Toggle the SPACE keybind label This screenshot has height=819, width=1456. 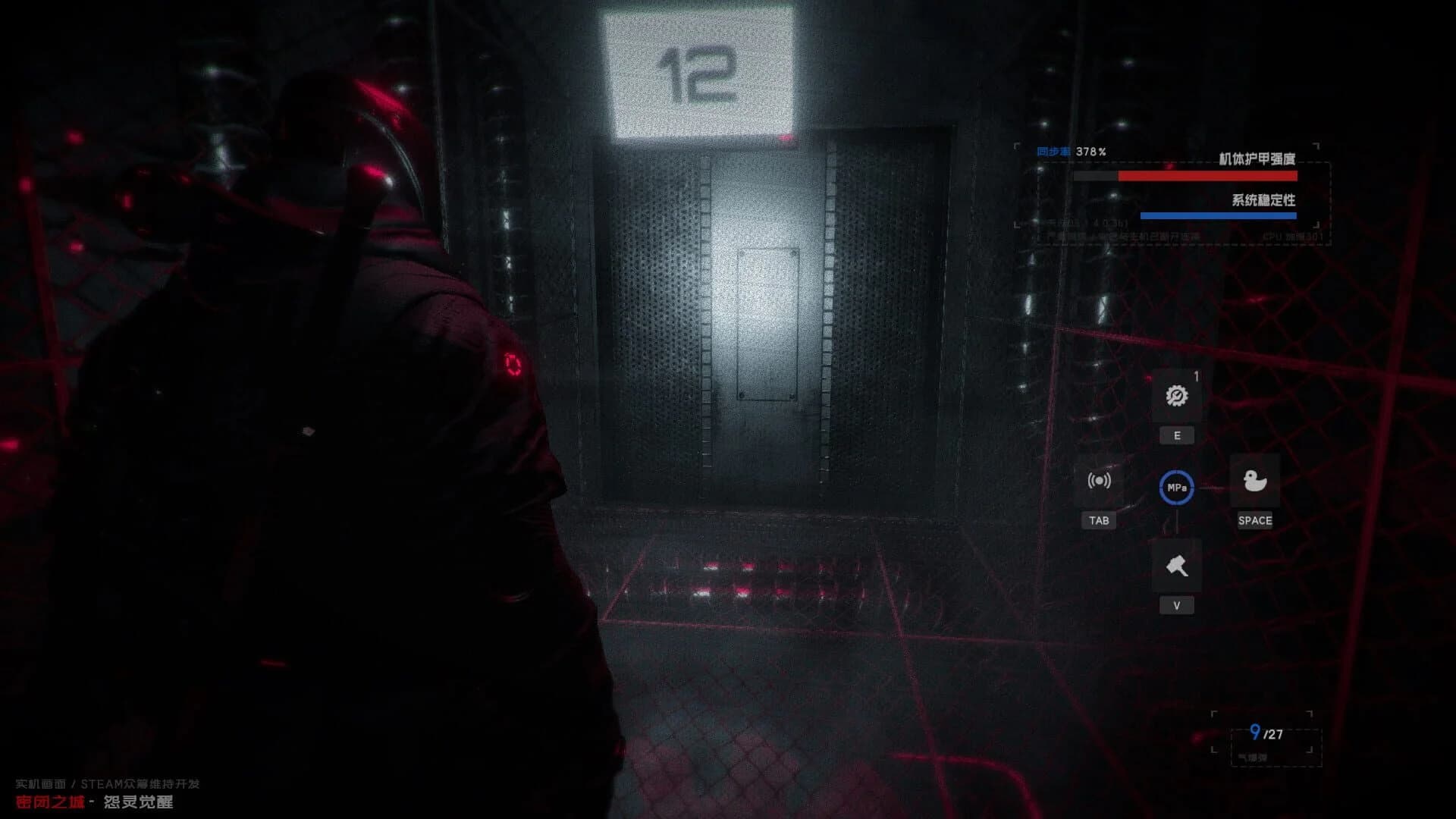click(1256, 520)
